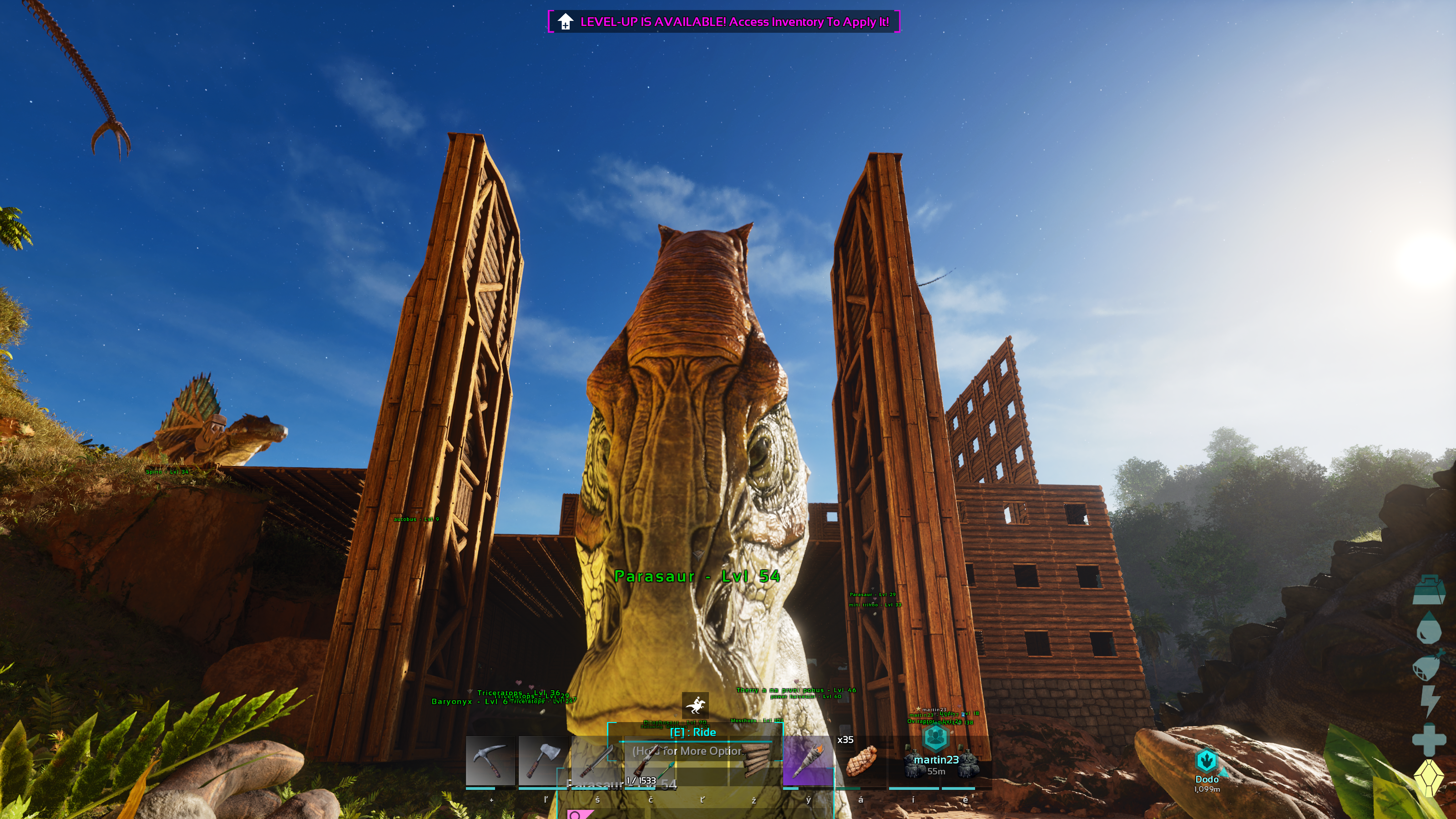The image size is (1456, 819).
Task: Click the white ride icon above the prompt
Action: [x=695, y=705]
